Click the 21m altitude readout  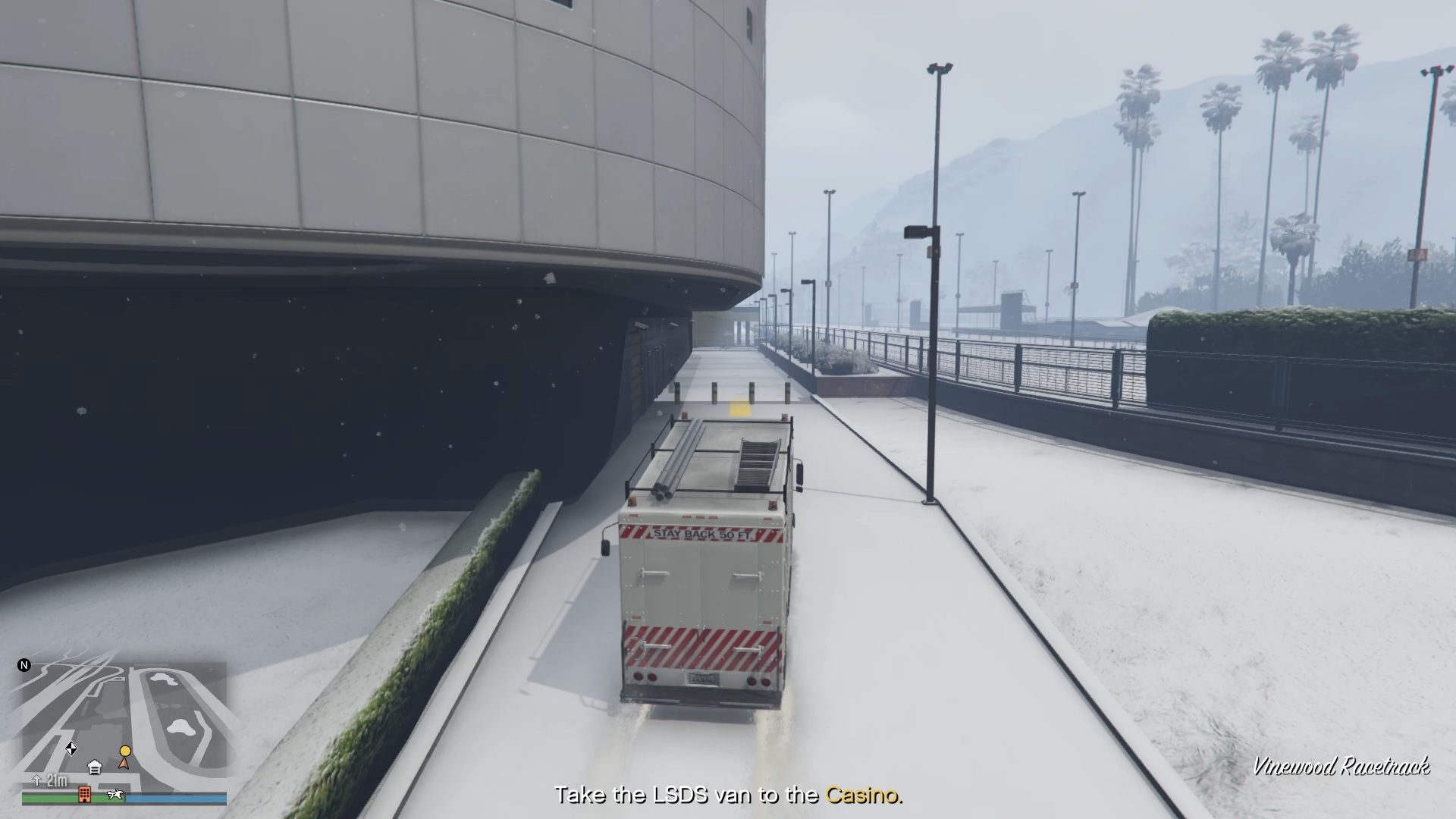[x=56, y=780]
